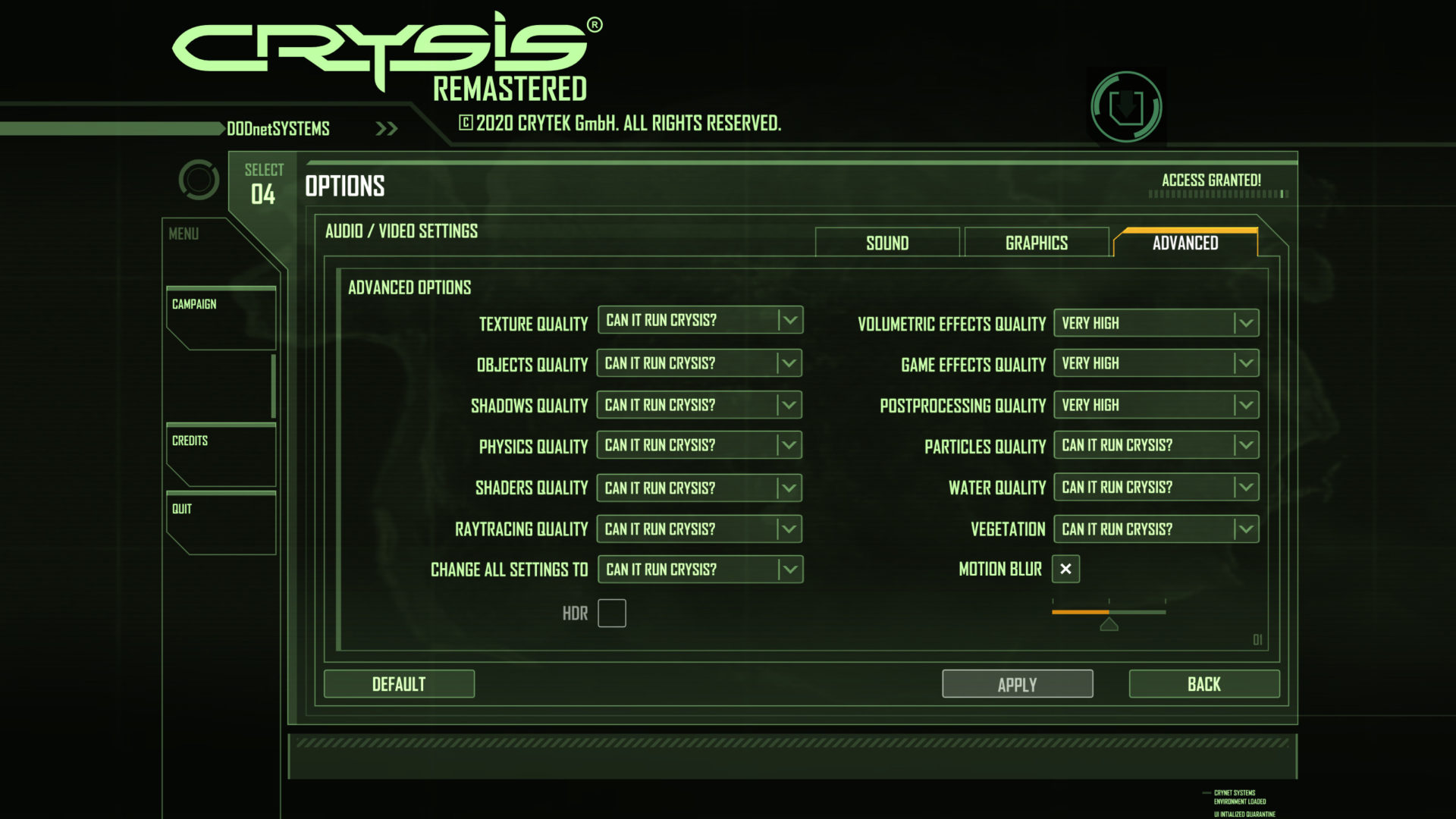This screenshot has width=1456, height=819.
Task: Switch to the Graphics tab
Action: 1036,243
